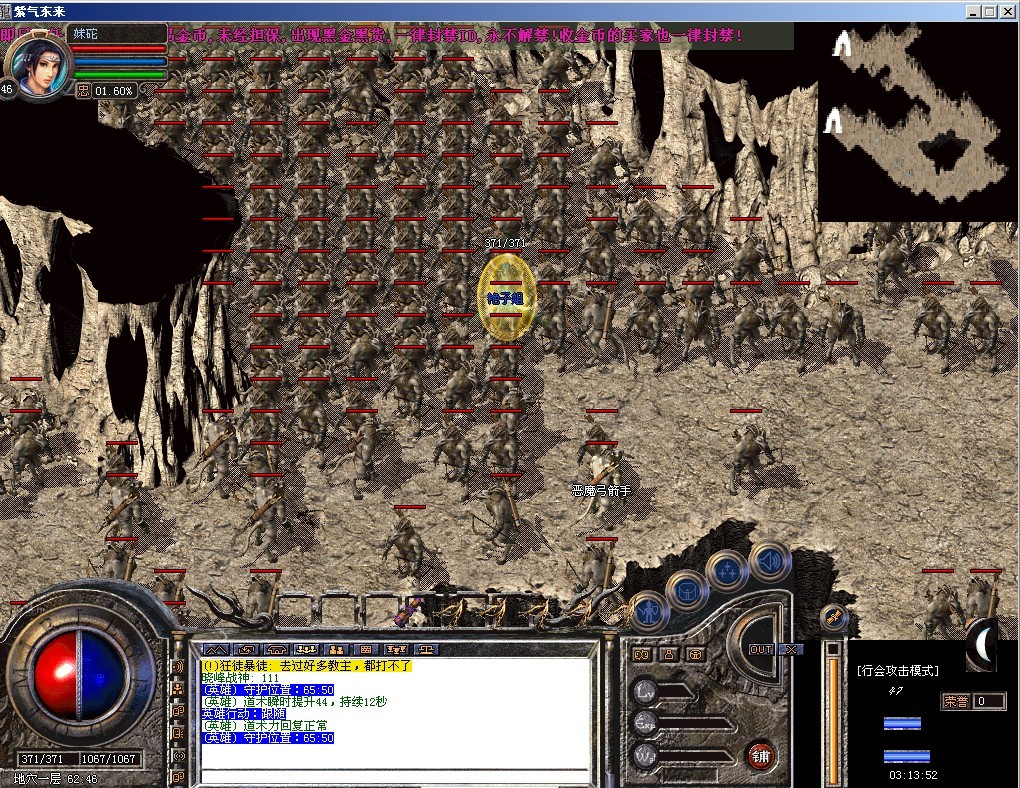Click the hero portrait of 妹砣

(39, 66)
